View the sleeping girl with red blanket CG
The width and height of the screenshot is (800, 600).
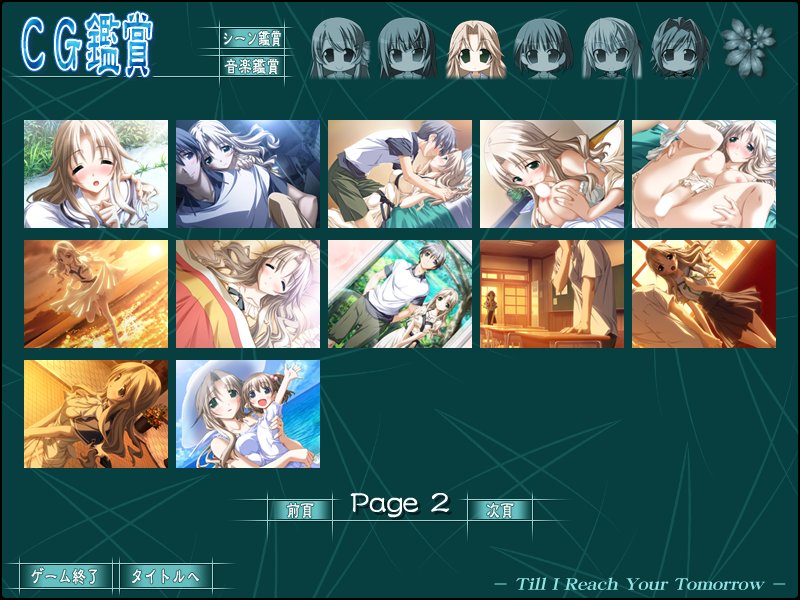click(x=248, y=294)
